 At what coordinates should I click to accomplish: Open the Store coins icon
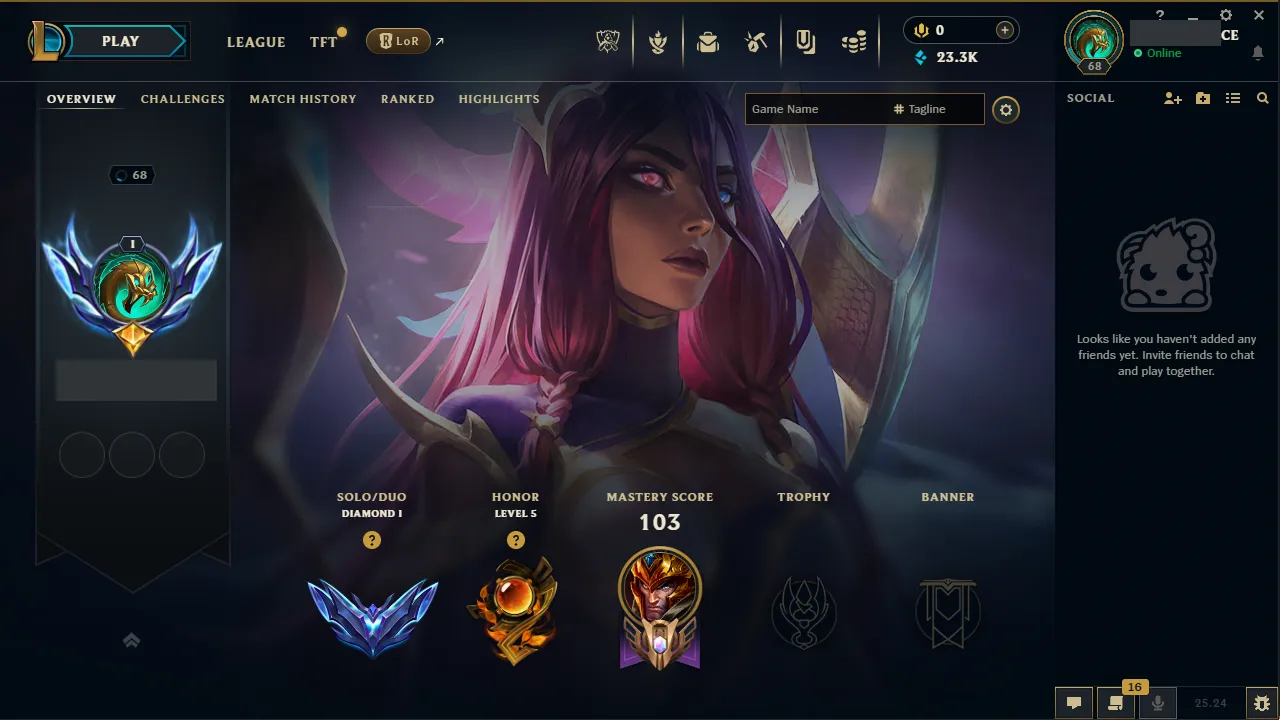click(x=854, y=41)
